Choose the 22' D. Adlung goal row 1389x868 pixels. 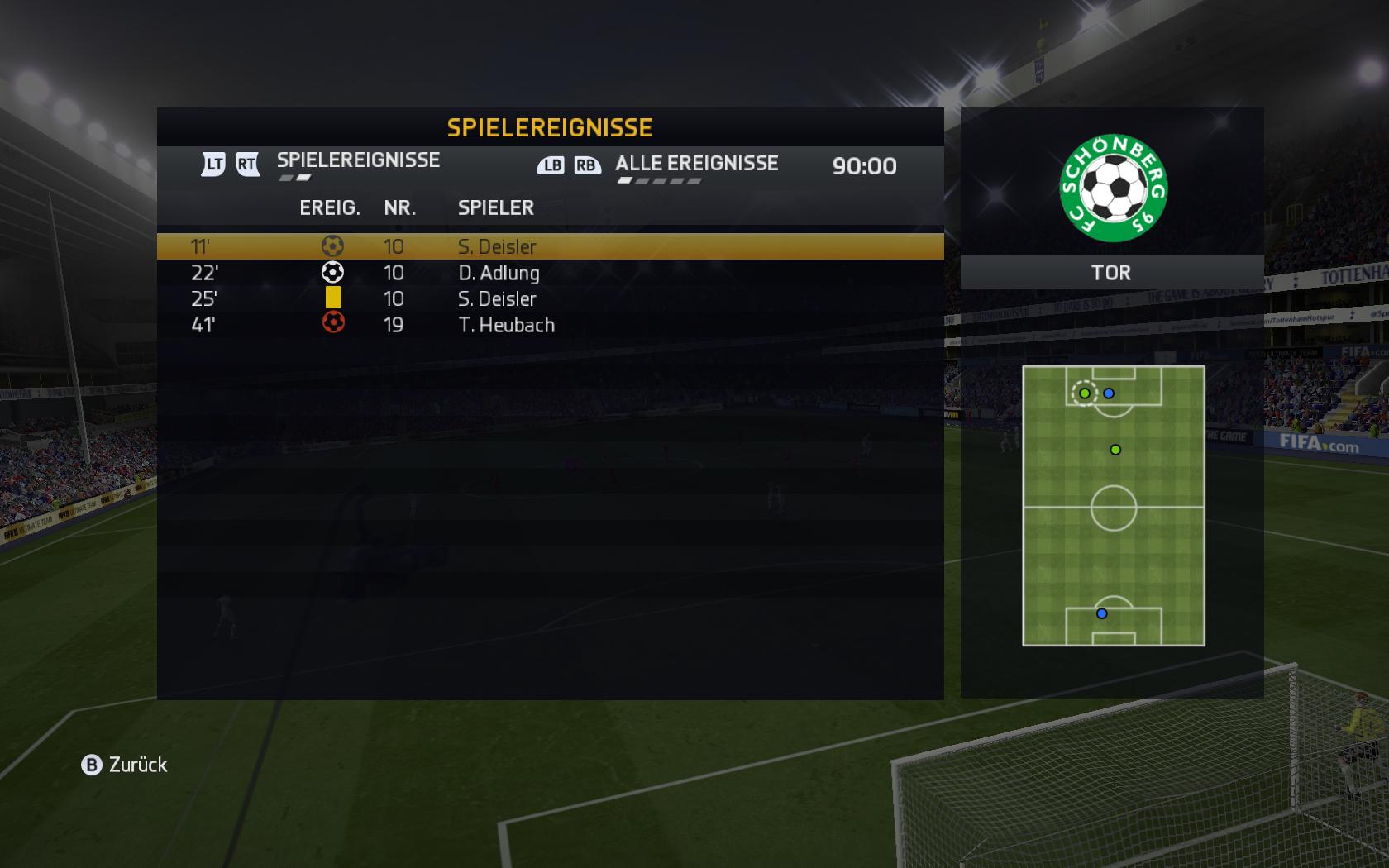[550, 273]
